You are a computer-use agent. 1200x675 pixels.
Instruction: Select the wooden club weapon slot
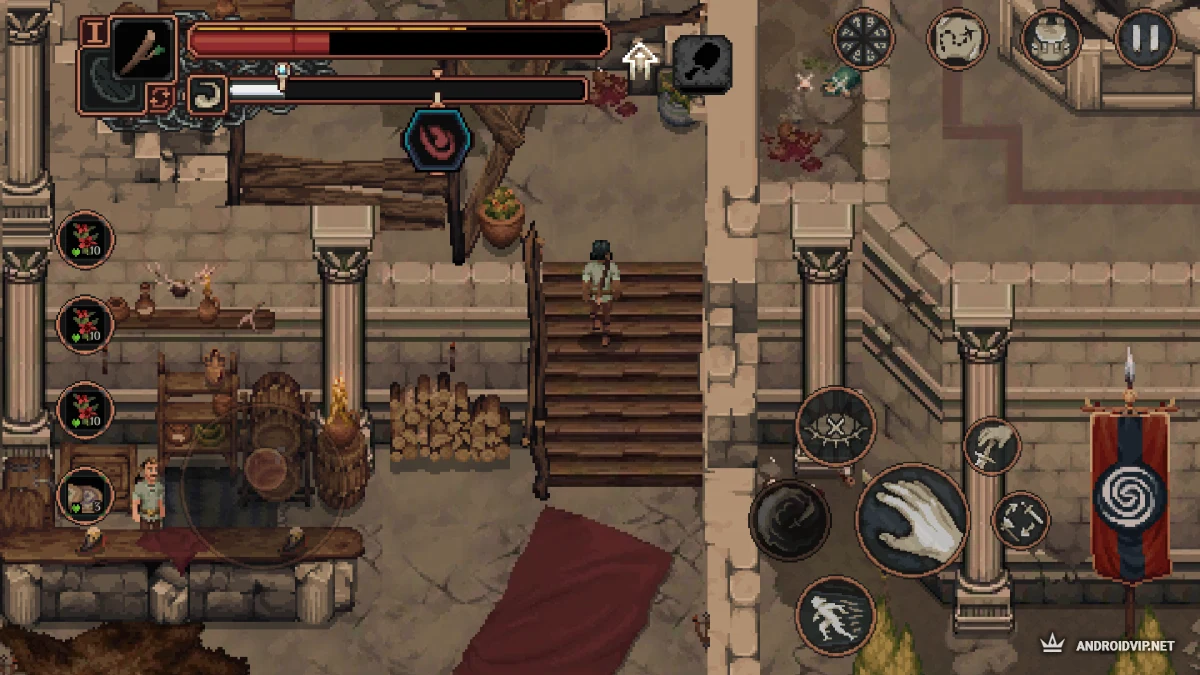[143, 46]
